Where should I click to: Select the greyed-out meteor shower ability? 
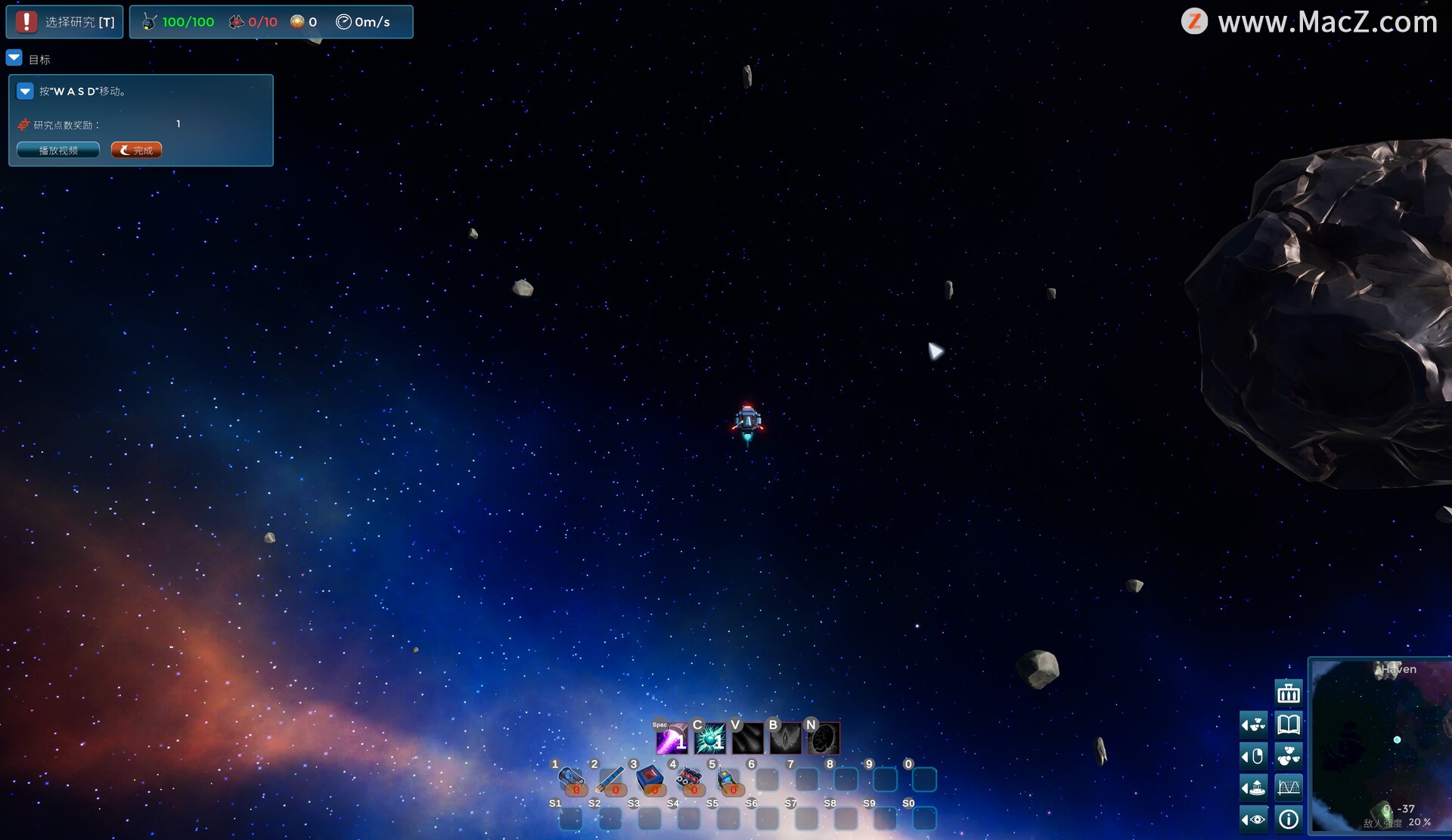[x=747, y=739]
